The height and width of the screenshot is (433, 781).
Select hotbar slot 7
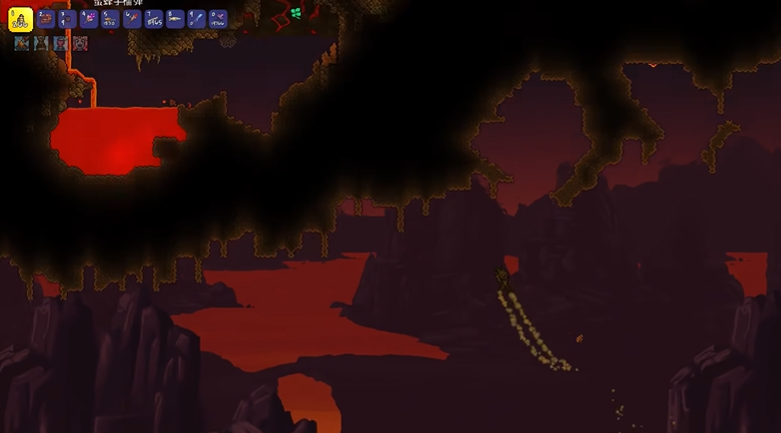[x=154, y=19]
